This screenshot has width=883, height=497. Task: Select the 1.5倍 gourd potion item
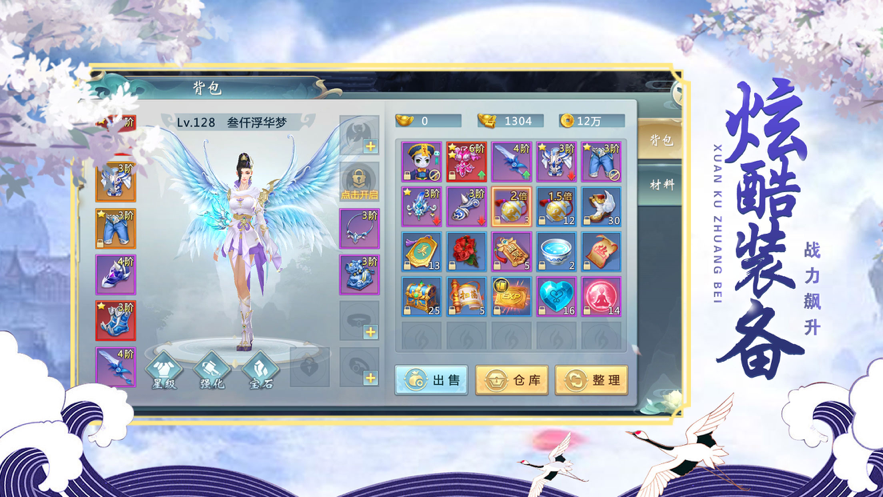pos(556,207)
